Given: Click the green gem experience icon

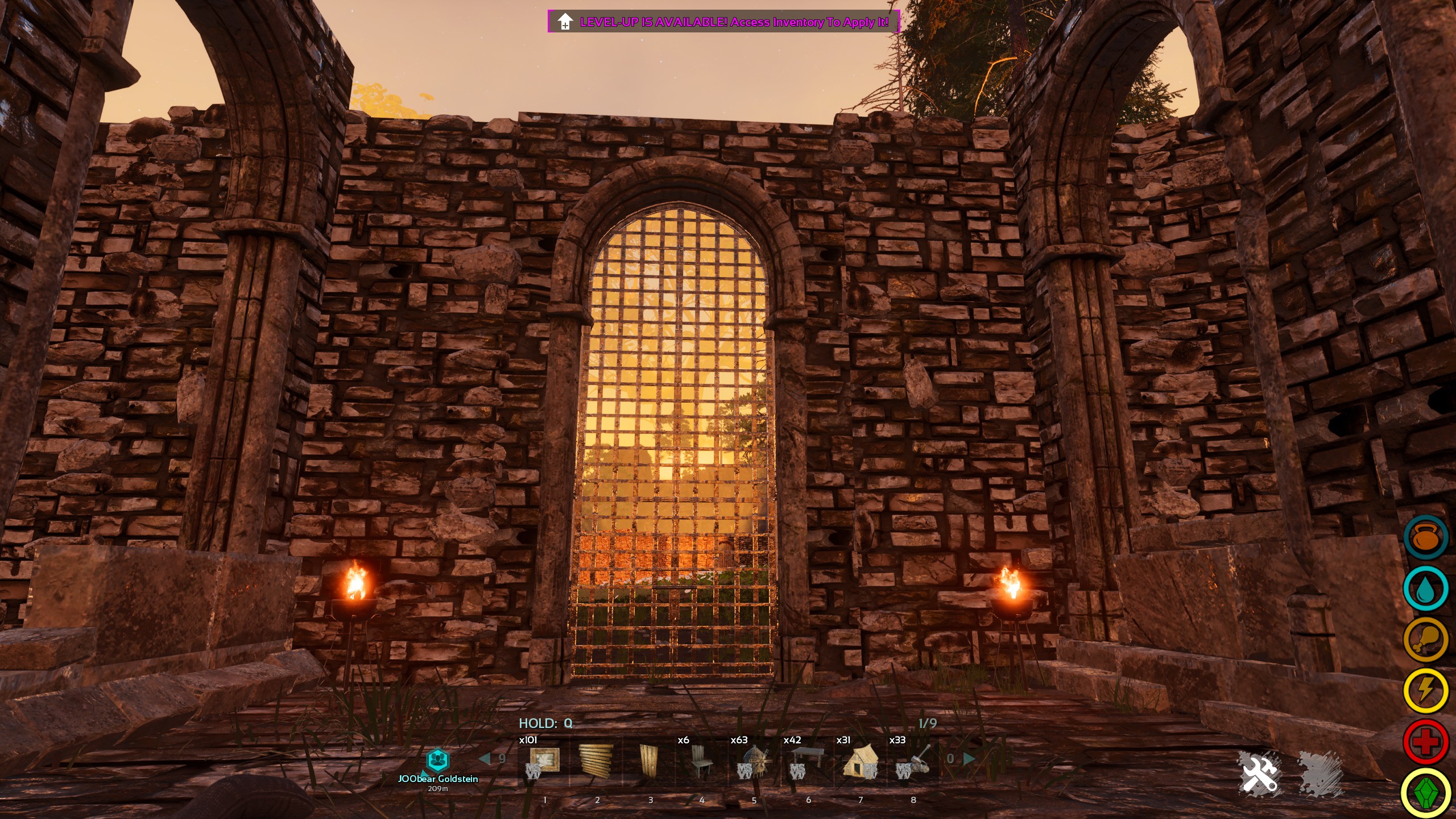Looking at the screenshot, I should (1426, 793).
